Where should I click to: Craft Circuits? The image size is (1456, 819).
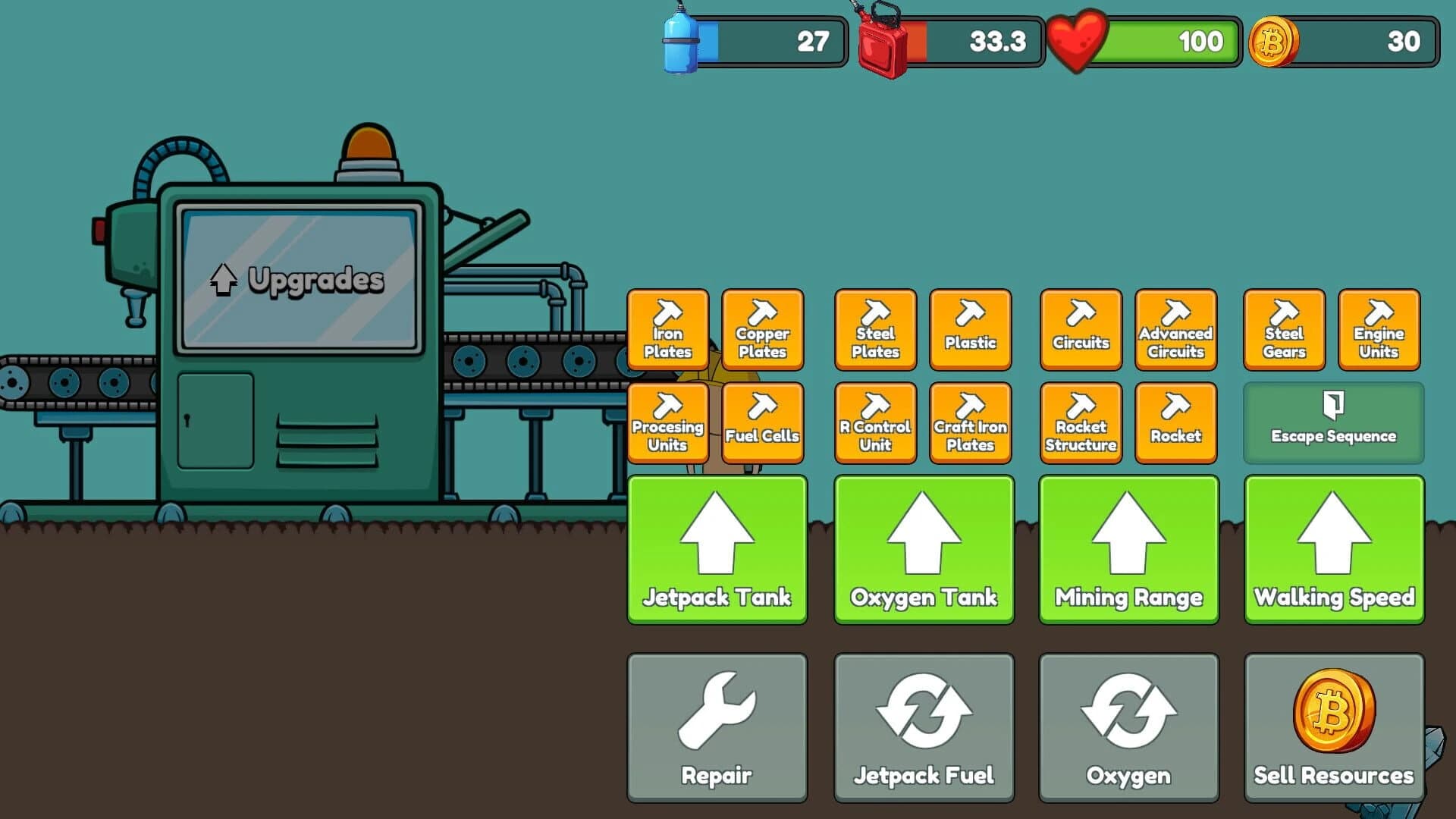click(x=1081, y=330)
